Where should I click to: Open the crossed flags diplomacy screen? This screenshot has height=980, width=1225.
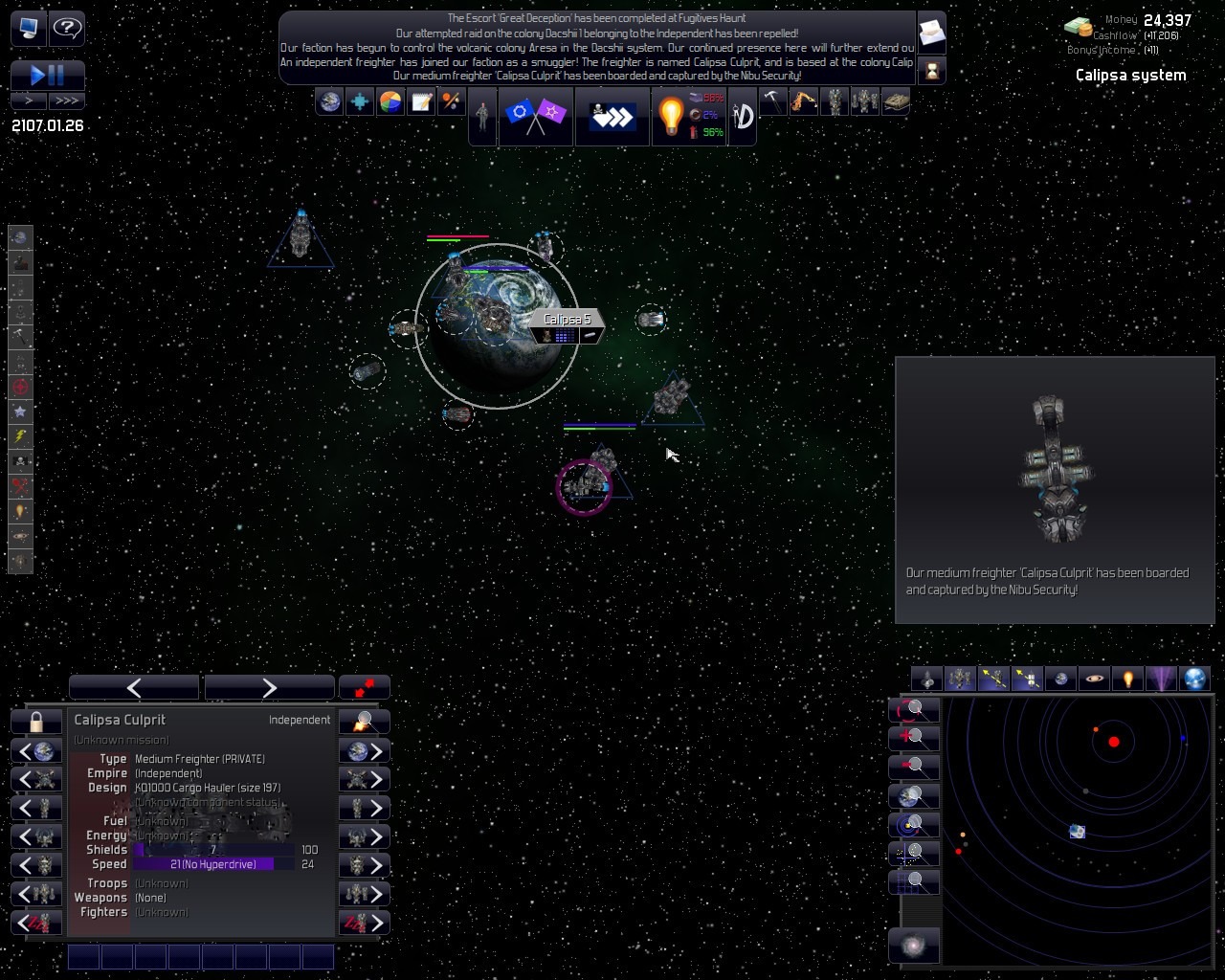pyautogui.click(x=535, y=116)
